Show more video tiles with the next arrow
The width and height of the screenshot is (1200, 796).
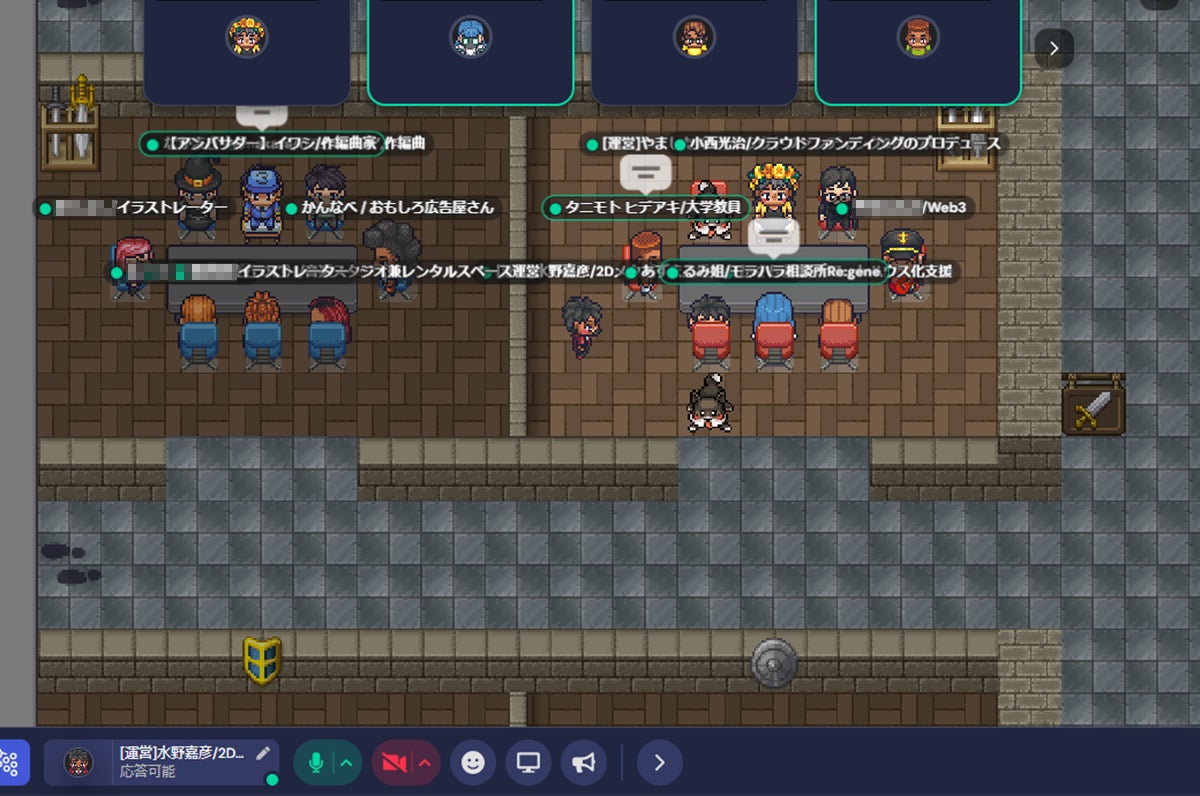tap(1054, 48)
